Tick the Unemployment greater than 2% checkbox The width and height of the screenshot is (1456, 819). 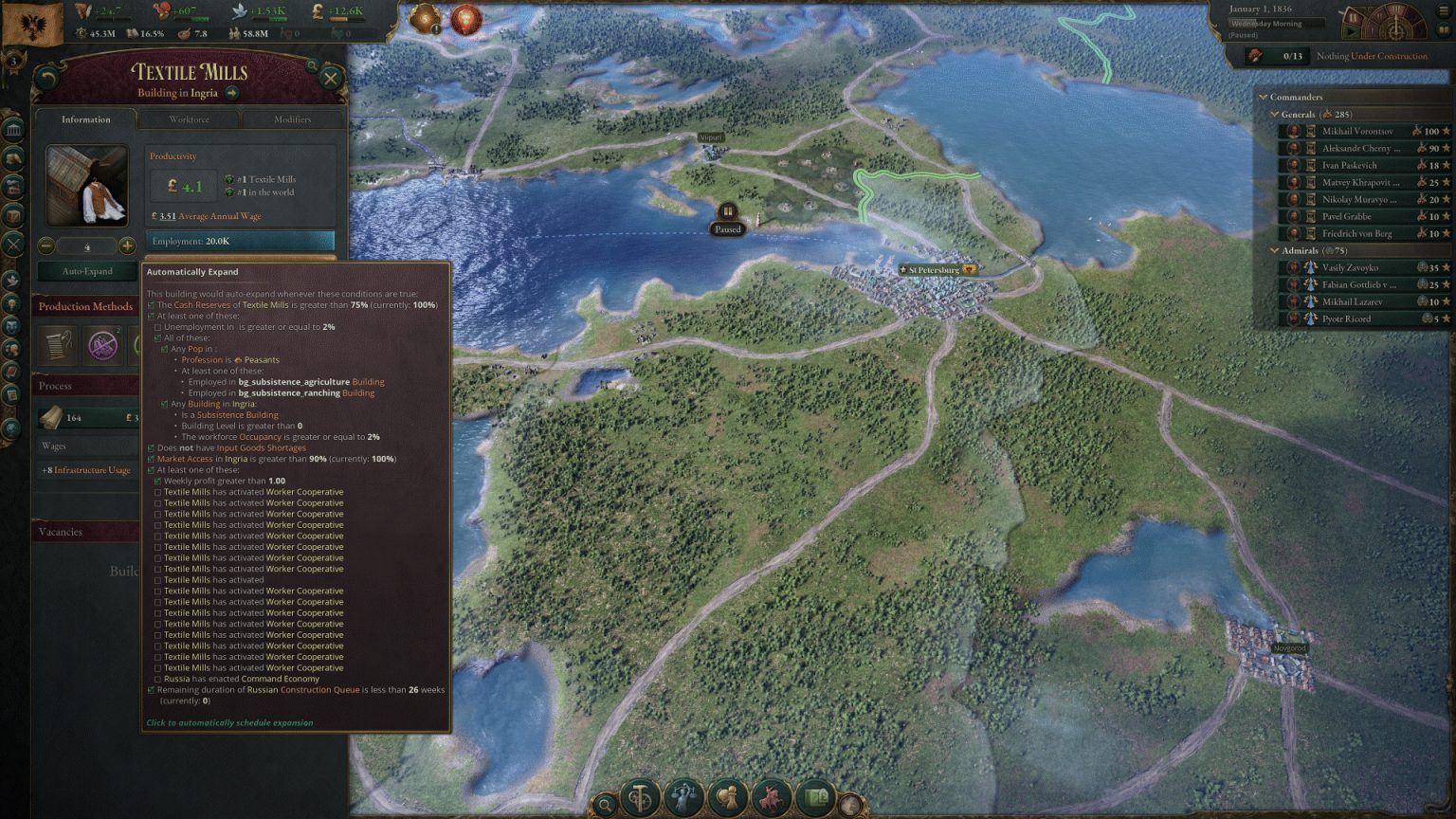pyautogui.click(x=157, y=326)
